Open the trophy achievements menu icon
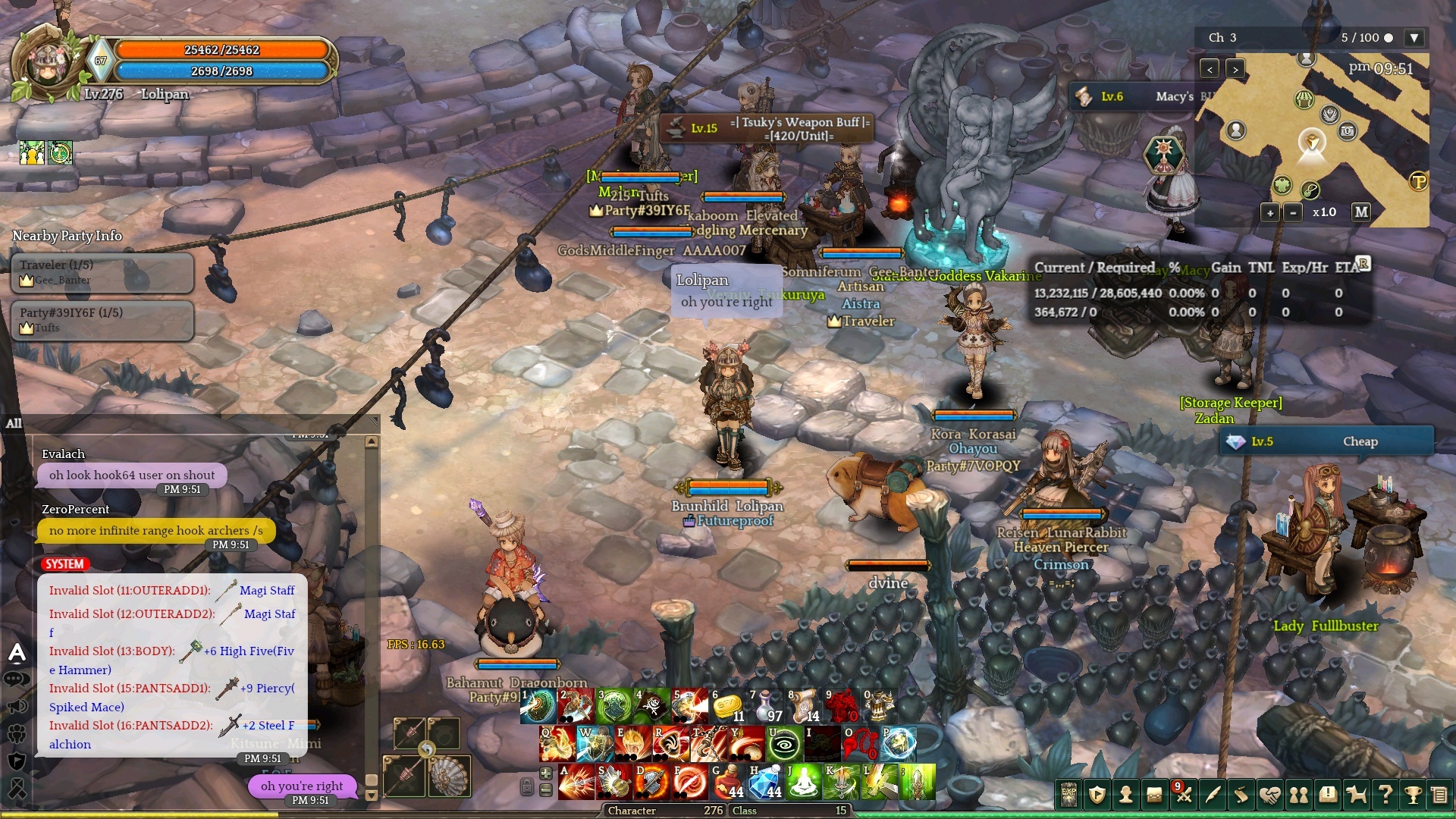Viewport: 1456px width, 819px height. pos(1413,795)
